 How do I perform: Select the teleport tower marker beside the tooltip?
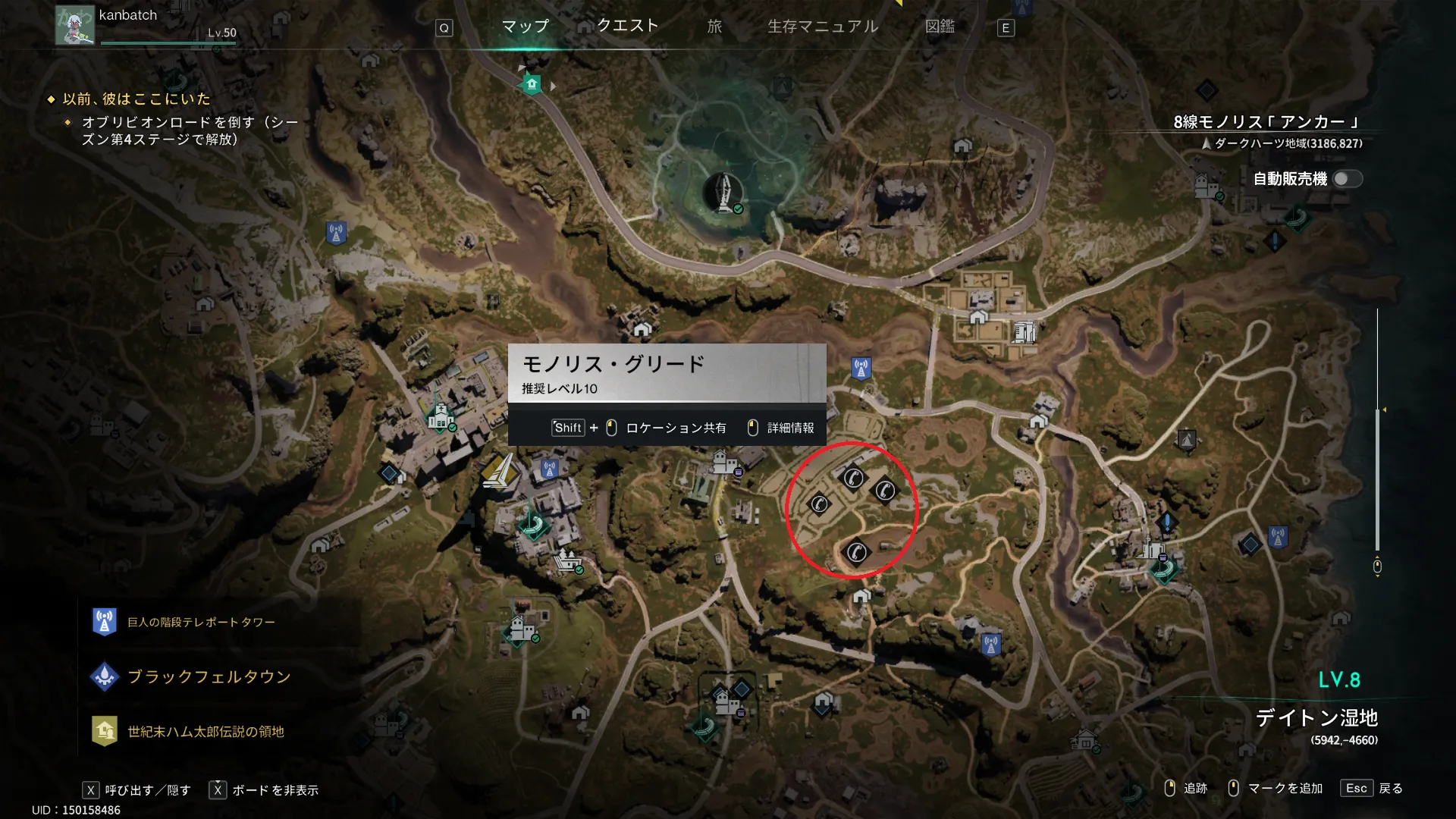coord(861,369)
